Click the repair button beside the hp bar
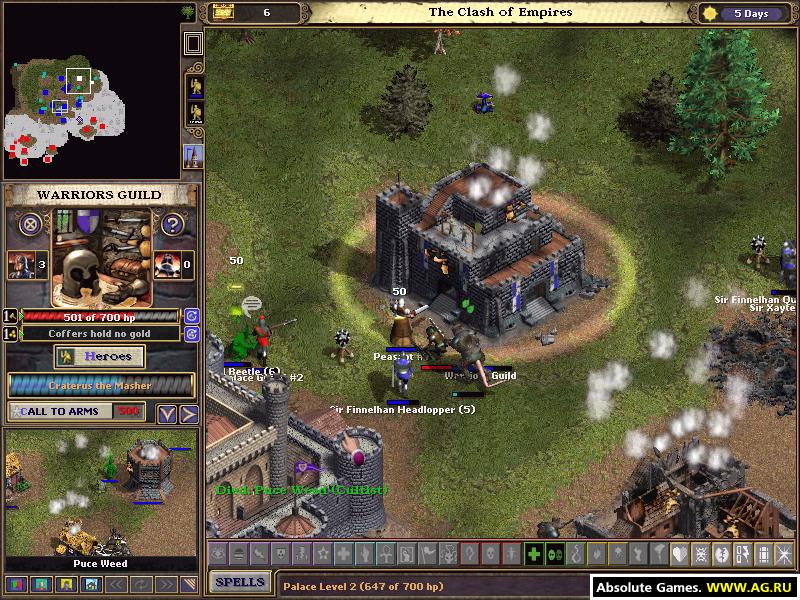 (192, 316)
